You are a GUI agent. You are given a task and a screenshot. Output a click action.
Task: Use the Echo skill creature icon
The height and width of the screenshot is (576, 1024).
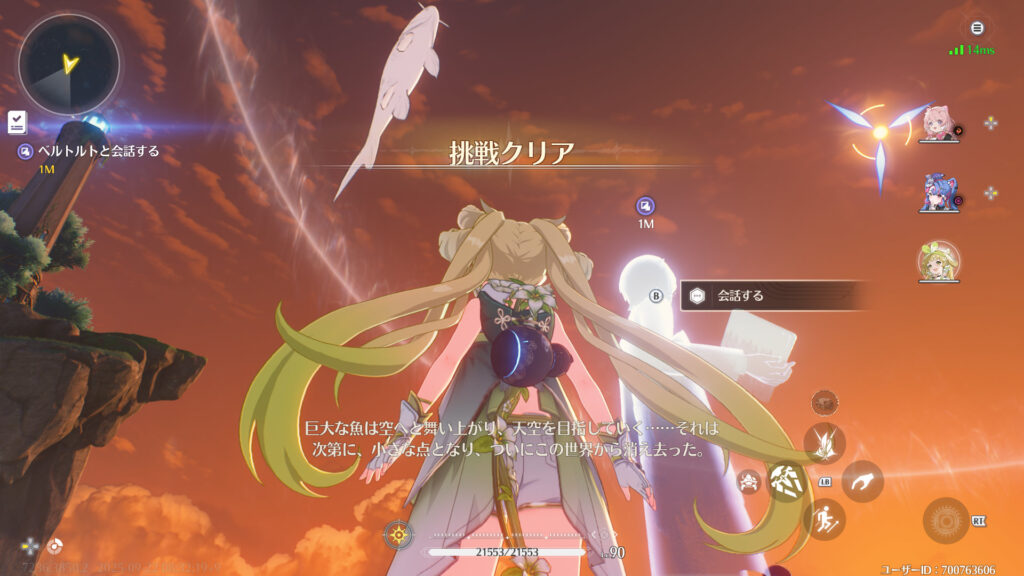click(x=748, y=482)
